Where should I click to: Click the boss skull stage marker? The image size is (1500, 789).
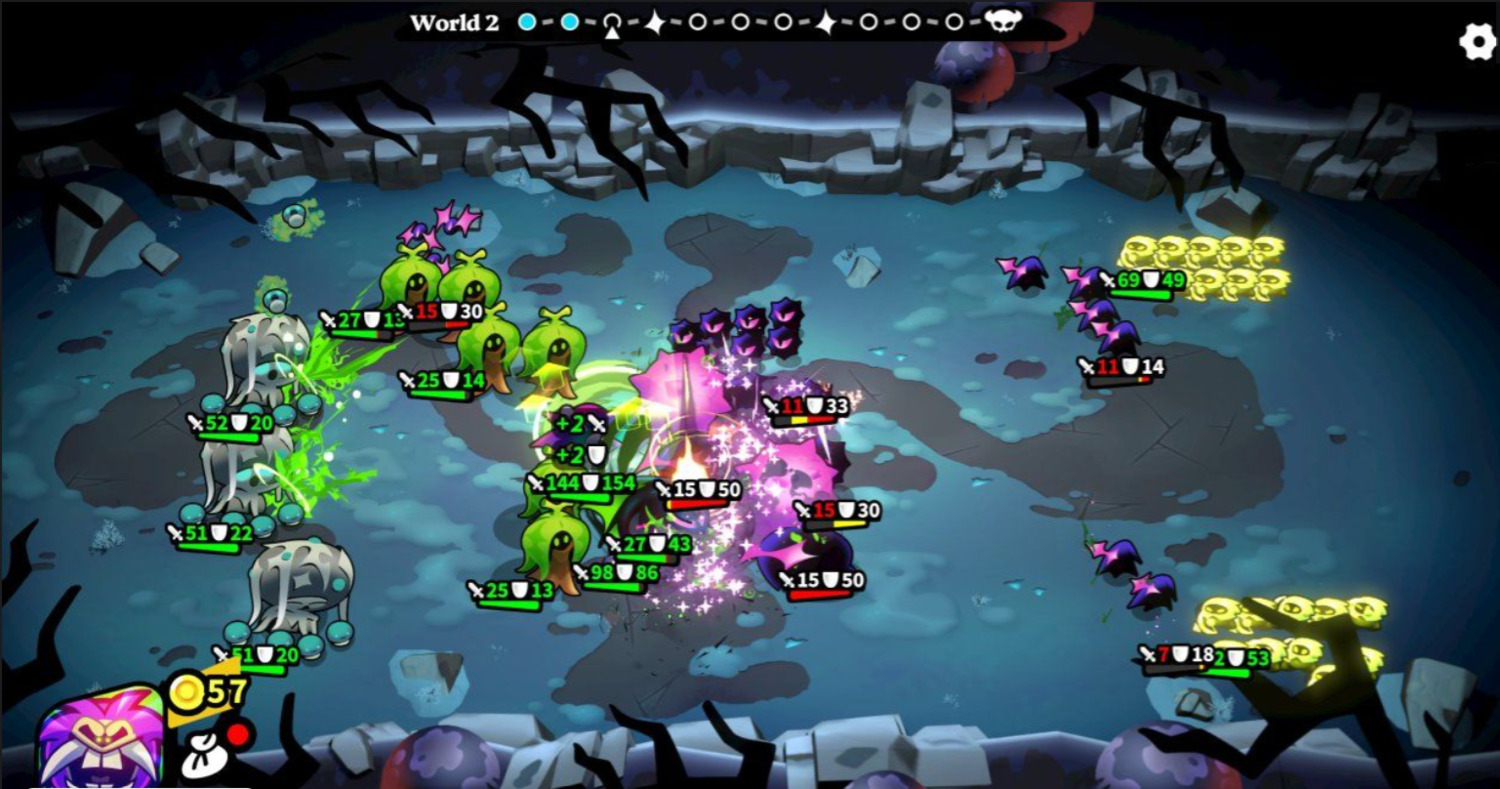[1000, 22]
